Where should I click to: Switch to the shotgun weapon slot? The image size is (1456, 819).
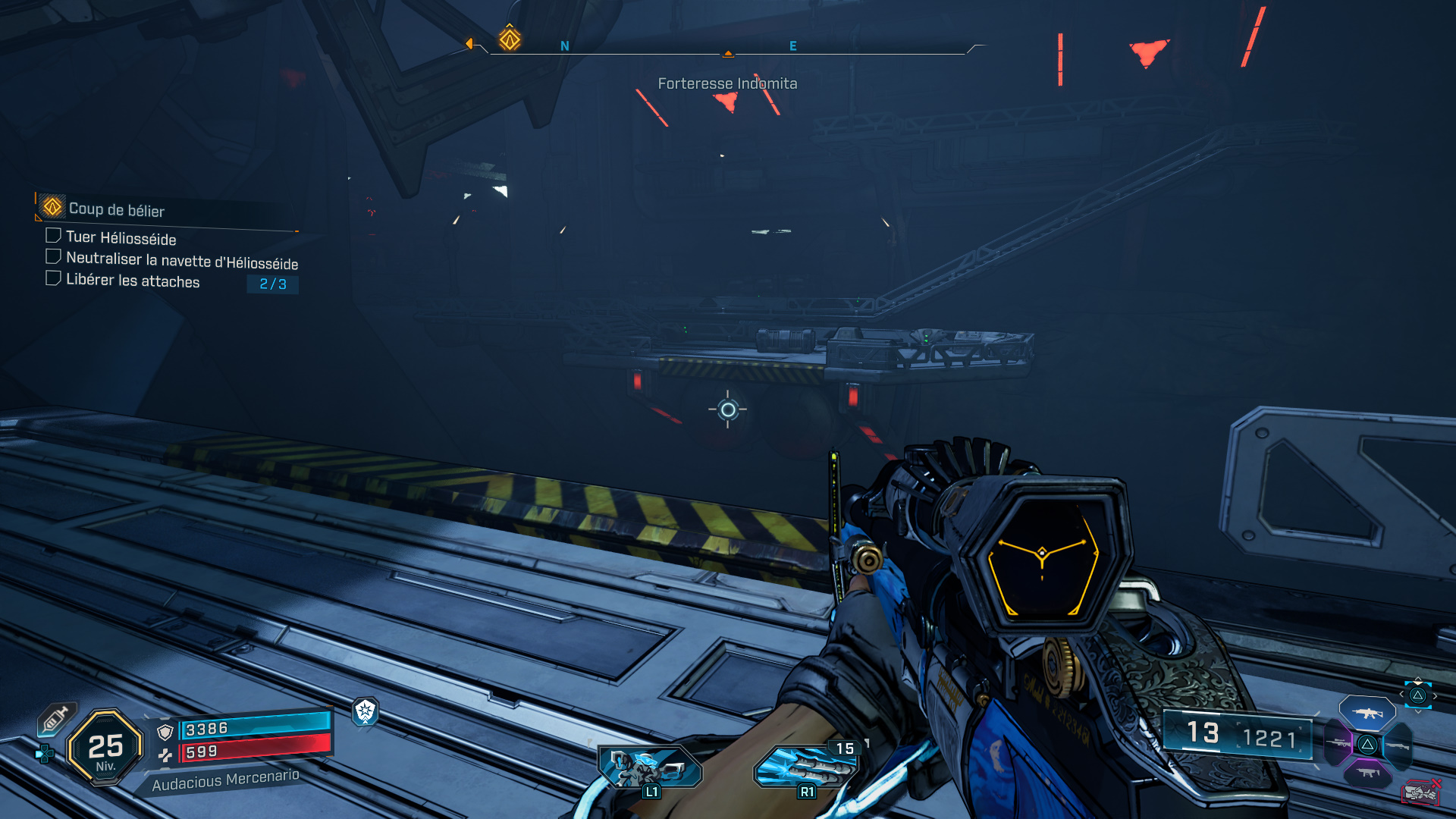click(1398, 745)
